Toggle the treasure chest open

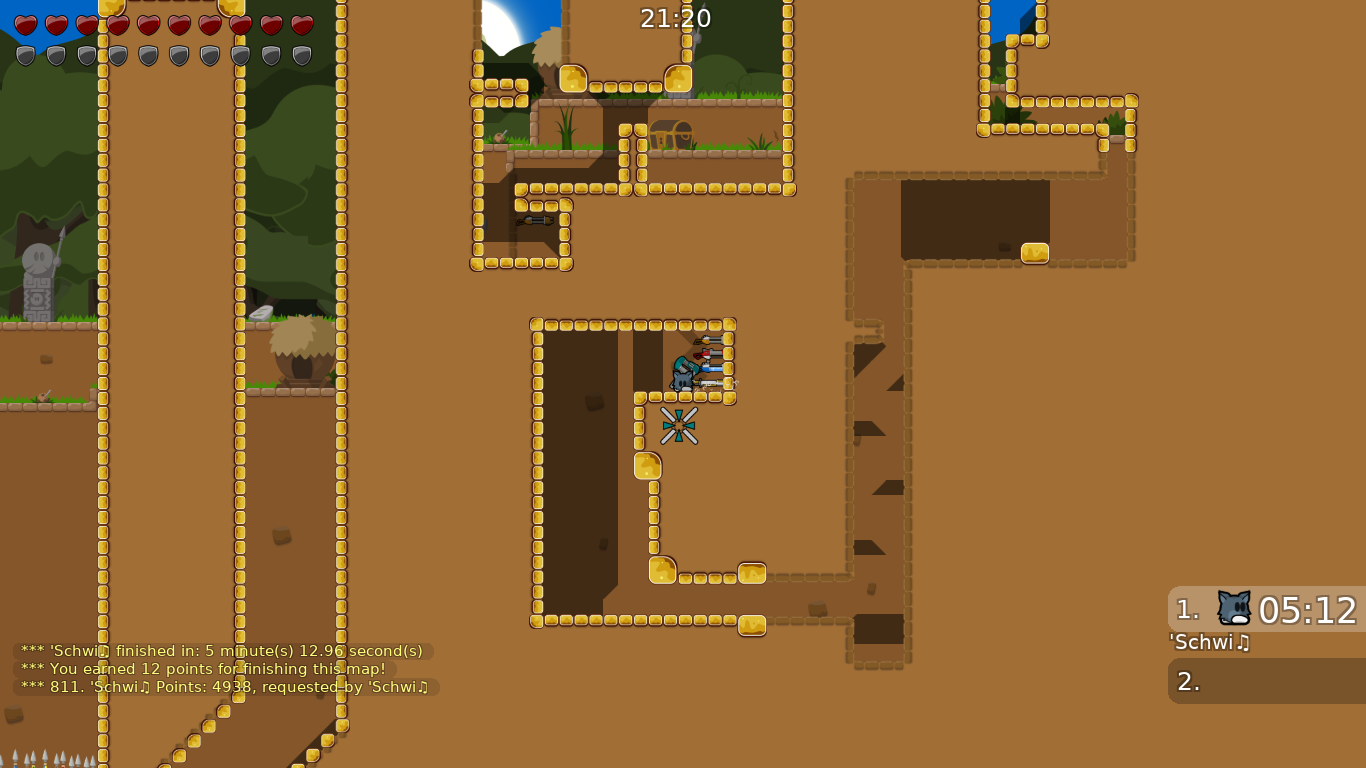point(670,136)
